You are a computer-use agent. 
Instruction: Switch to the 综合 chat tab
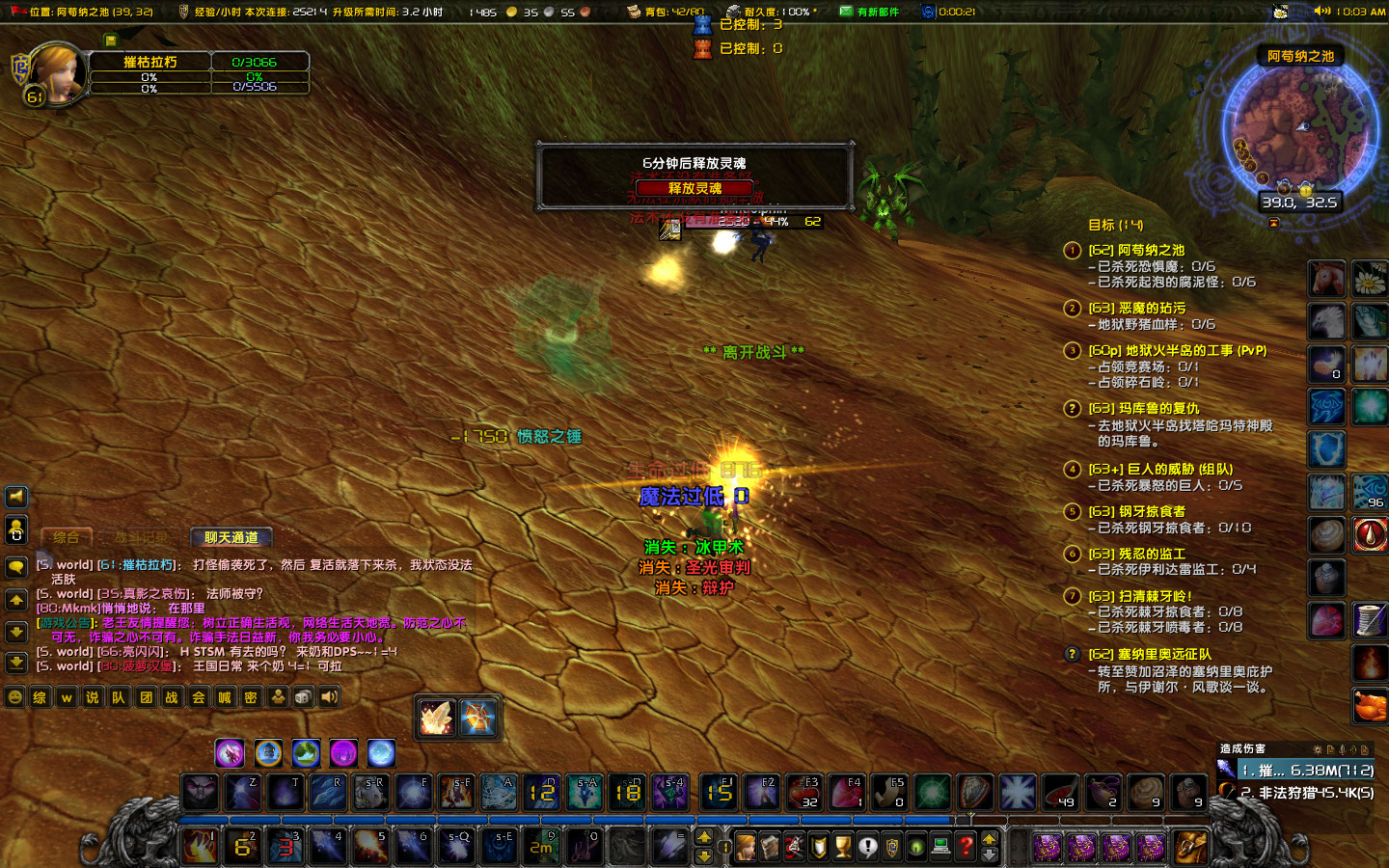[x=68, y=537]
